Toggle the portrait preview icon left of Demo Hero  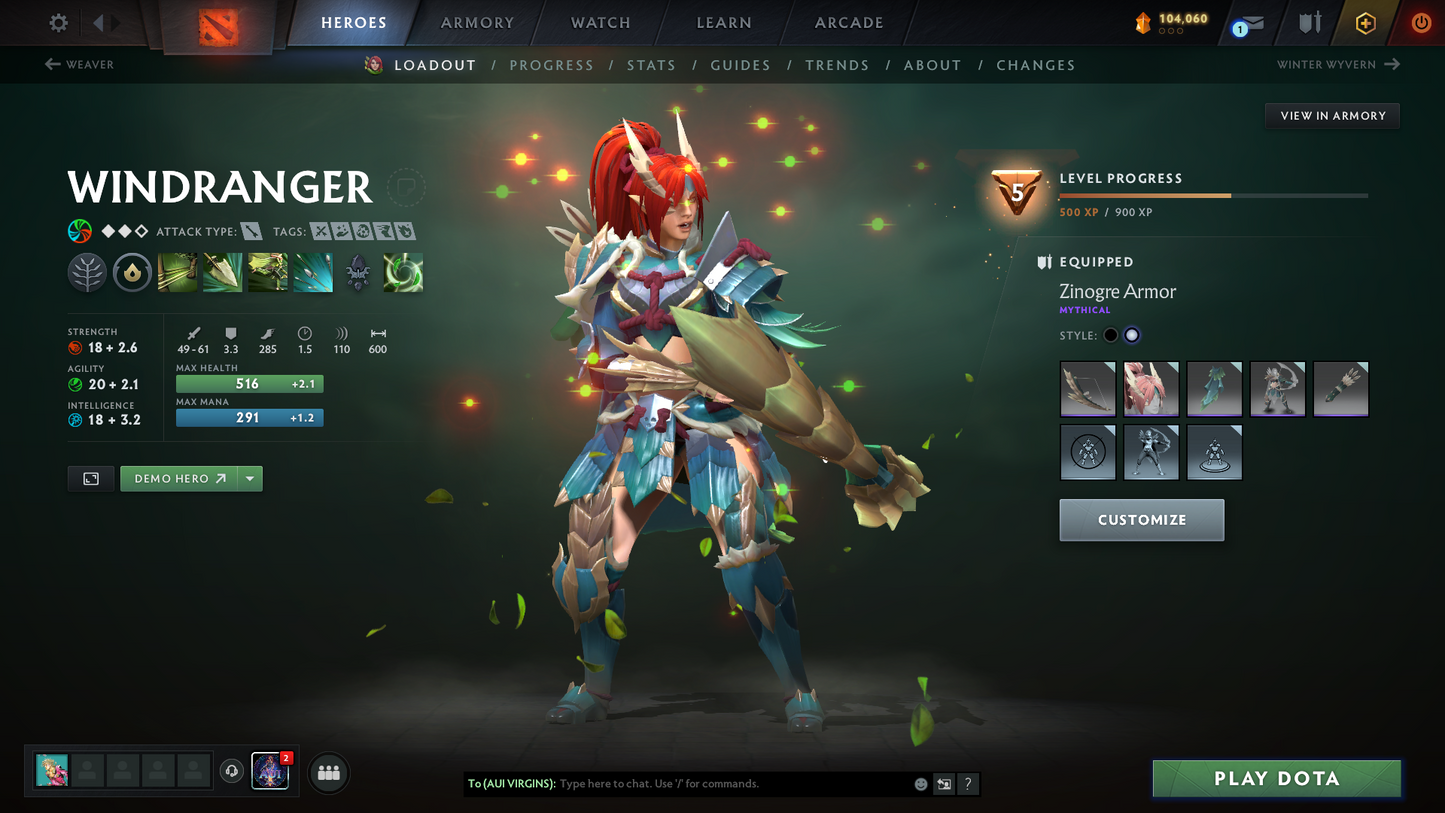tap(90, 478)
